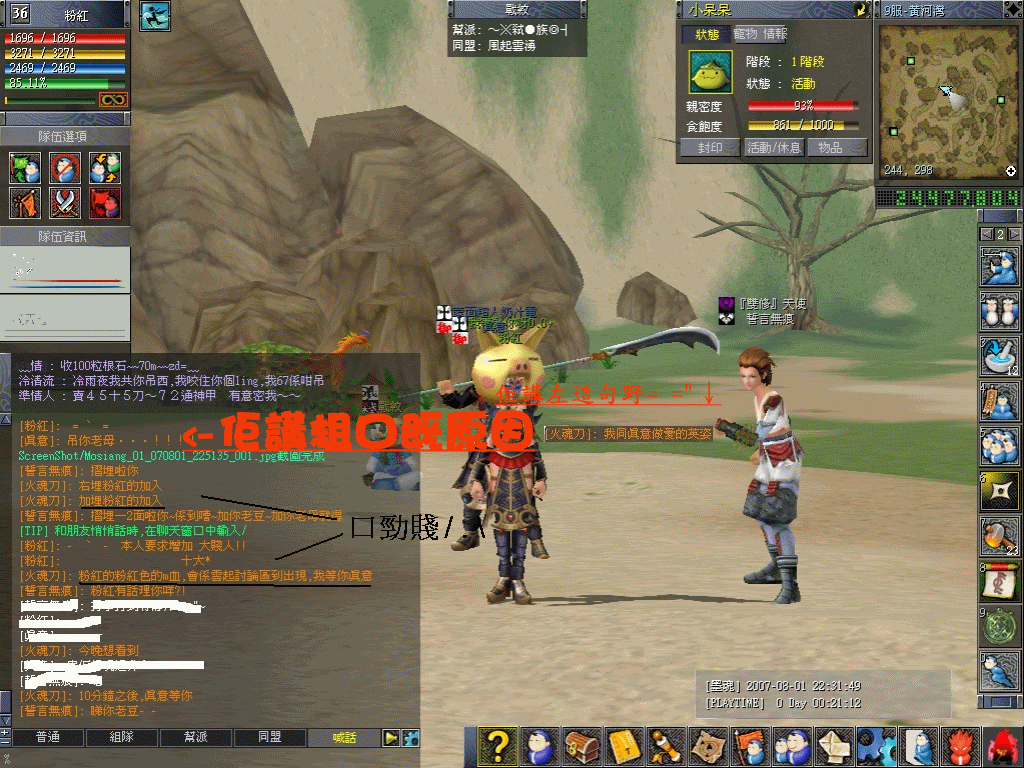Open the pet's 物品 items button

pyautogui.click(x=836, y=147)
